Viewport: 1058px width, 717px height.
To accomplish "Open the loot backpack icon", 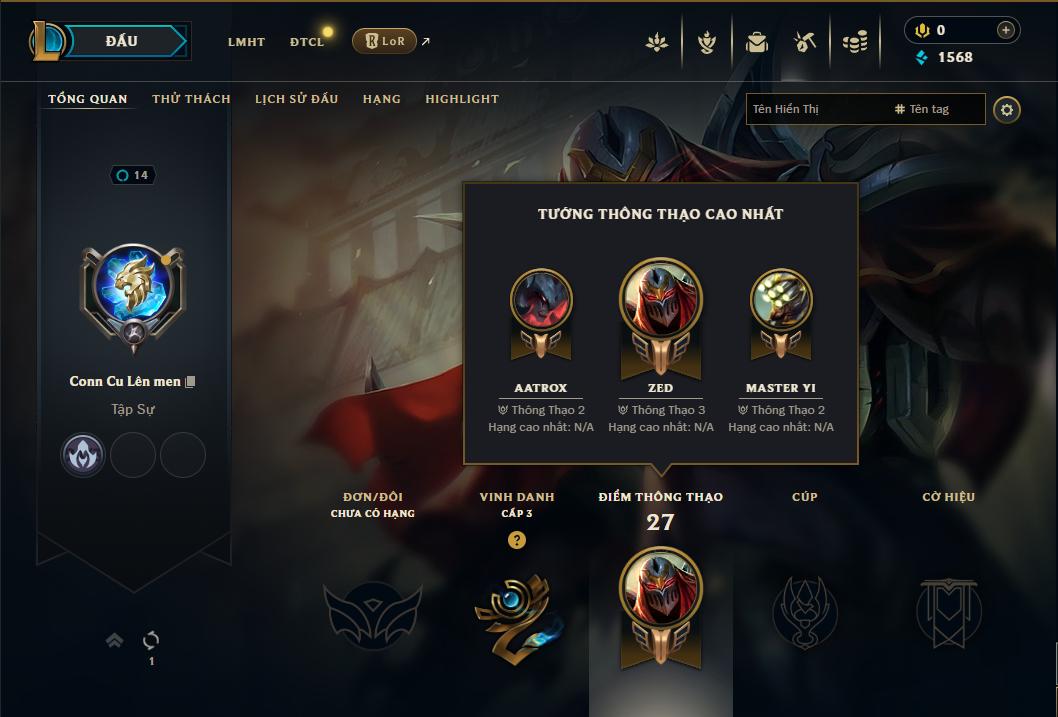I will pyautogui.click(x=756, y=42).
